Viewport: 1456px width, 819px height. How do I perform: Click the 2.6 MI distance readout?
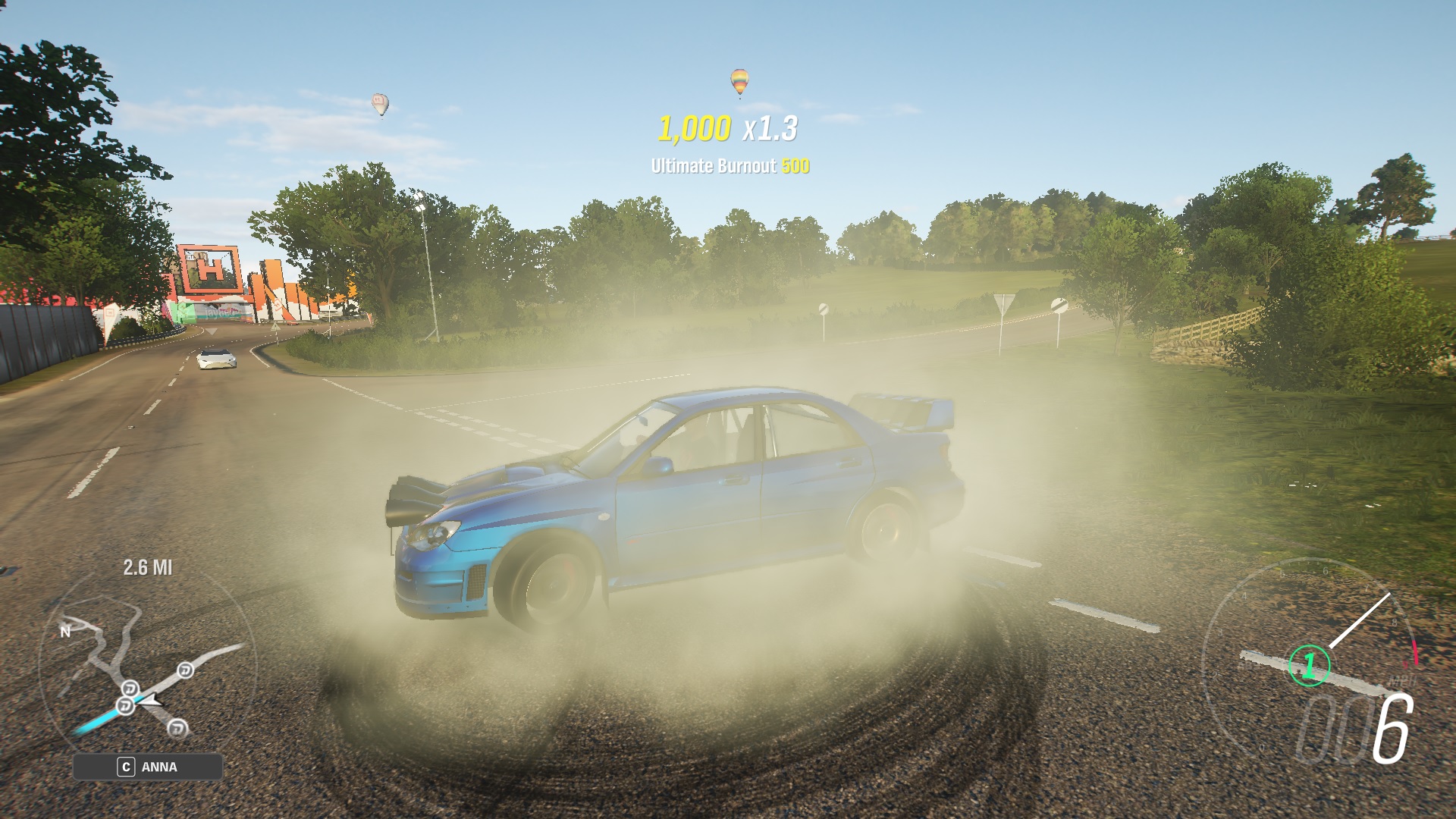pyautogui.click(x=148, y=568)
